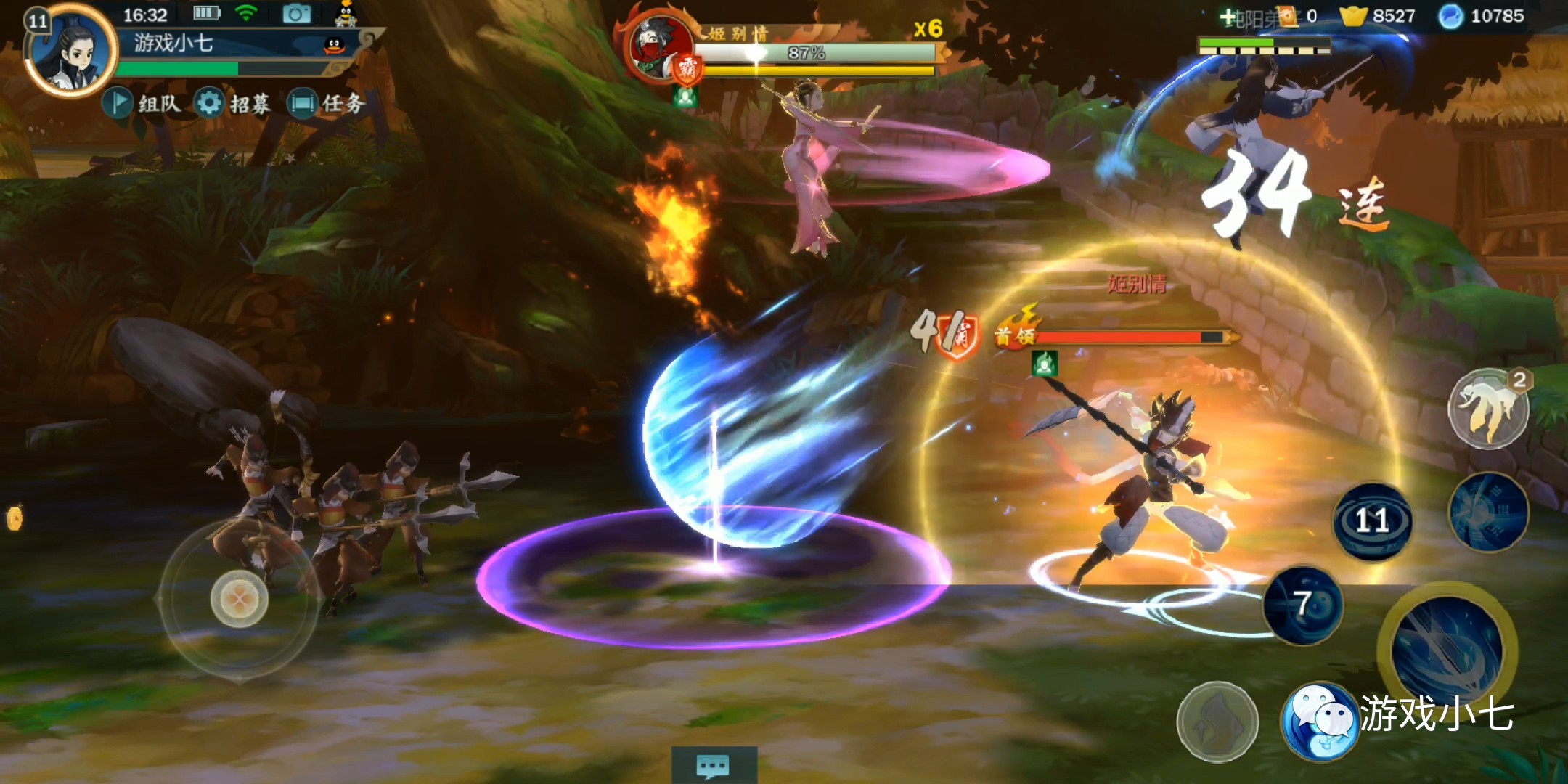Open the chat bubble panel
Viewport: 1568px width, 784px height.
click(713, 765)
